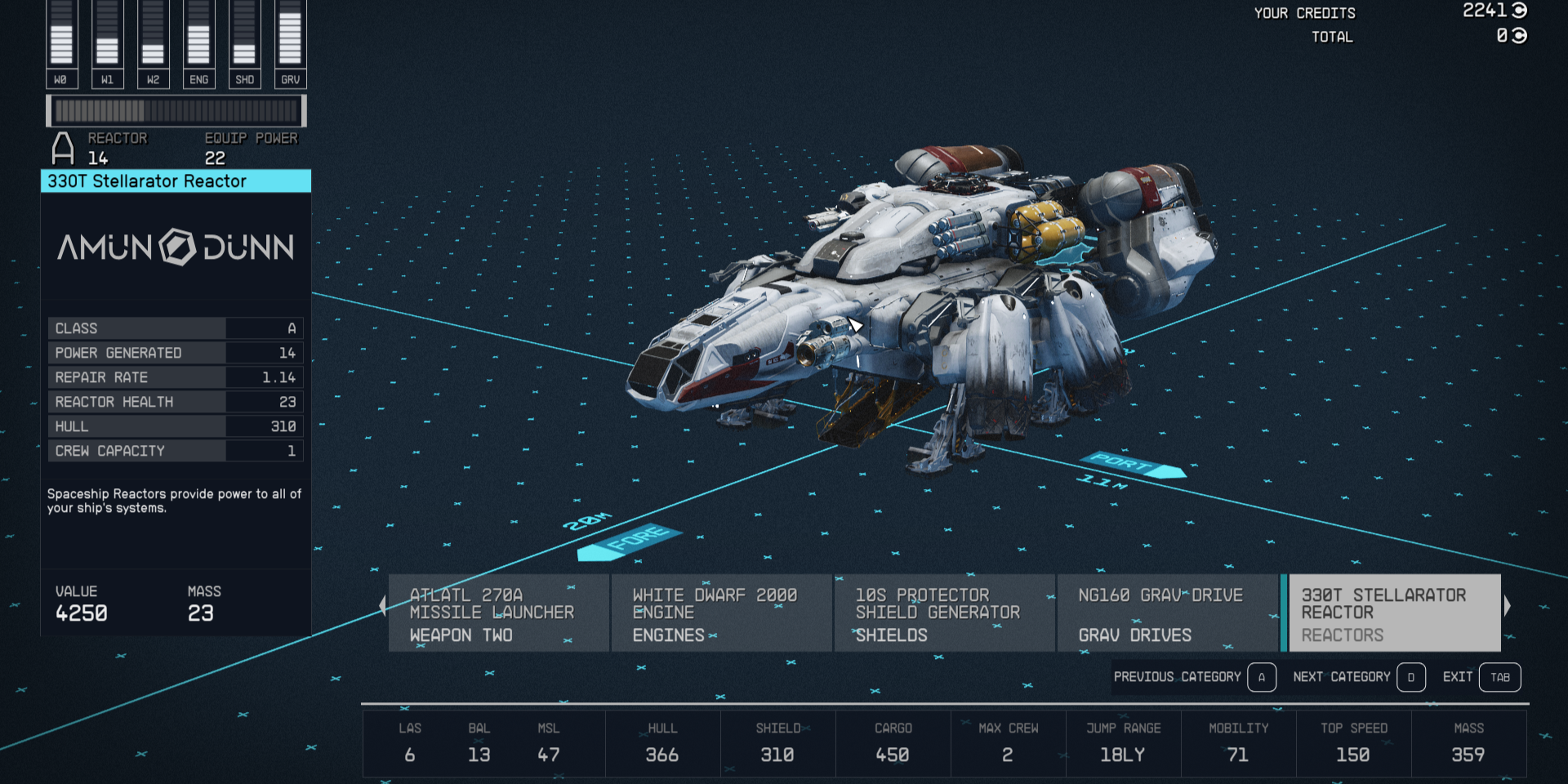This screenshot has height=784, width=1568.
Task: Select the SHD shield power gauge
Action: pyautogui.click(x=244, y=41)
